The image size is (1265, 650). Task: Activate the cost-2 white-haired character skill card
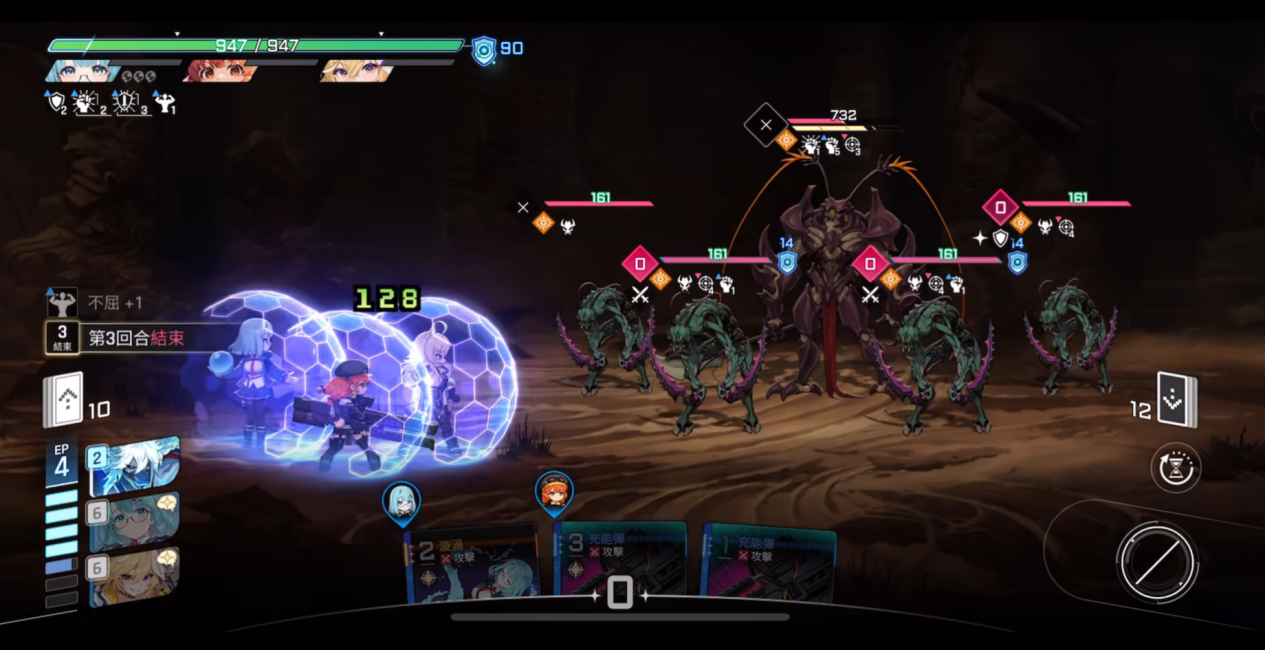134,467
